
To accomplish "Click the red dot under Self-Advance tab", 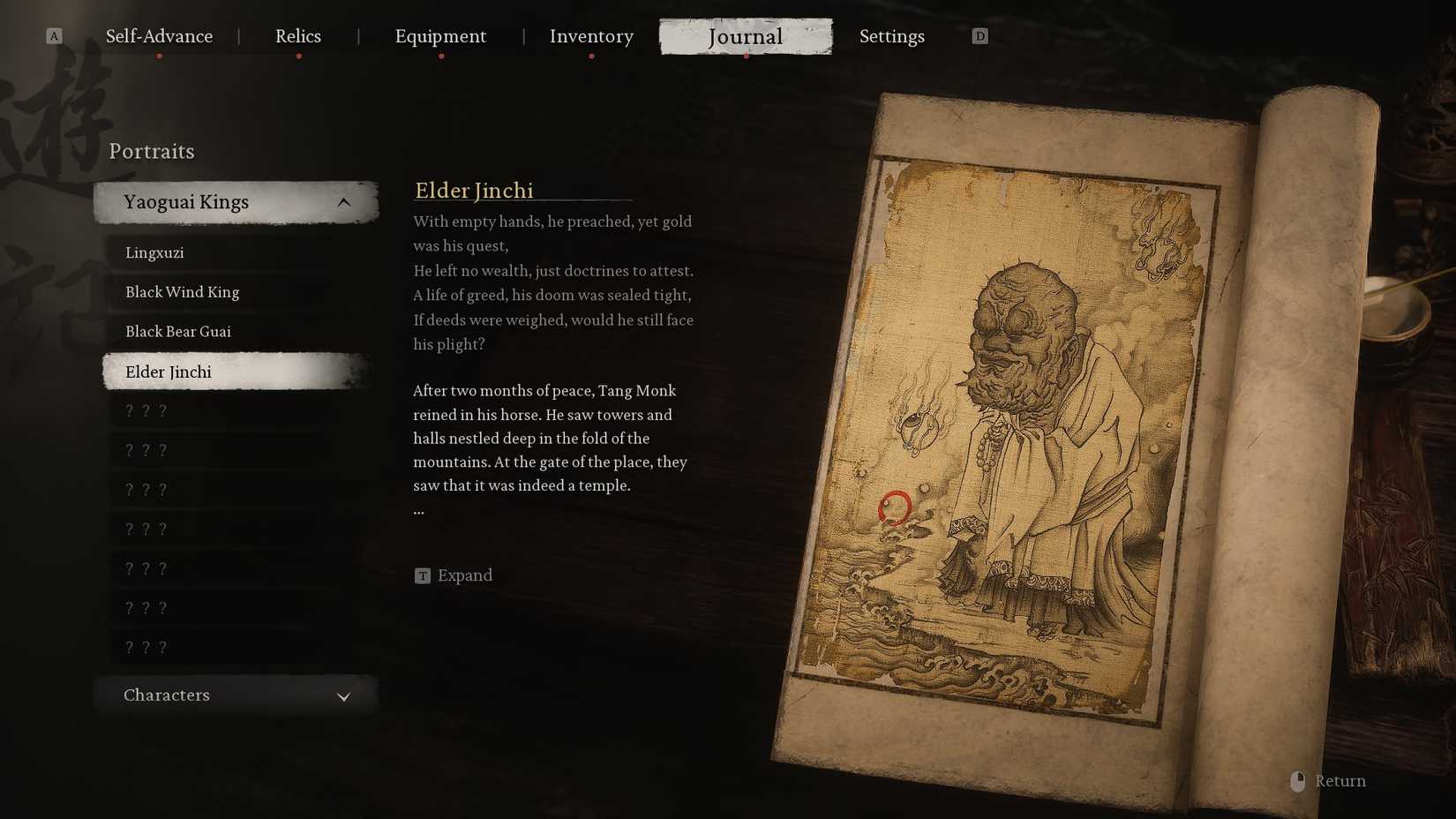I will 159,56.
